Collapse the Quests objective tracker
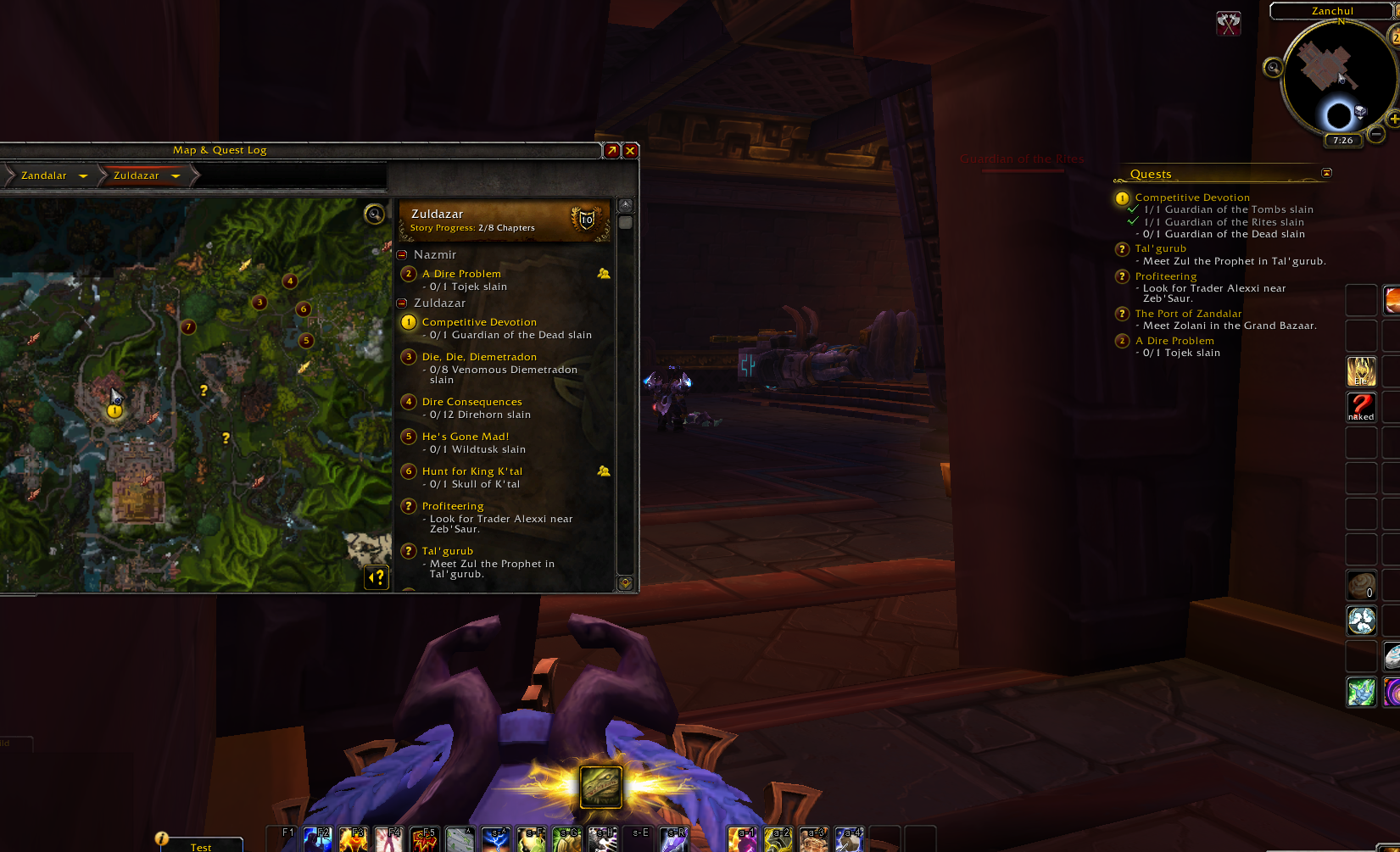The height and width of the screenshot is (852, 1400). click(x=1327, y=173)
